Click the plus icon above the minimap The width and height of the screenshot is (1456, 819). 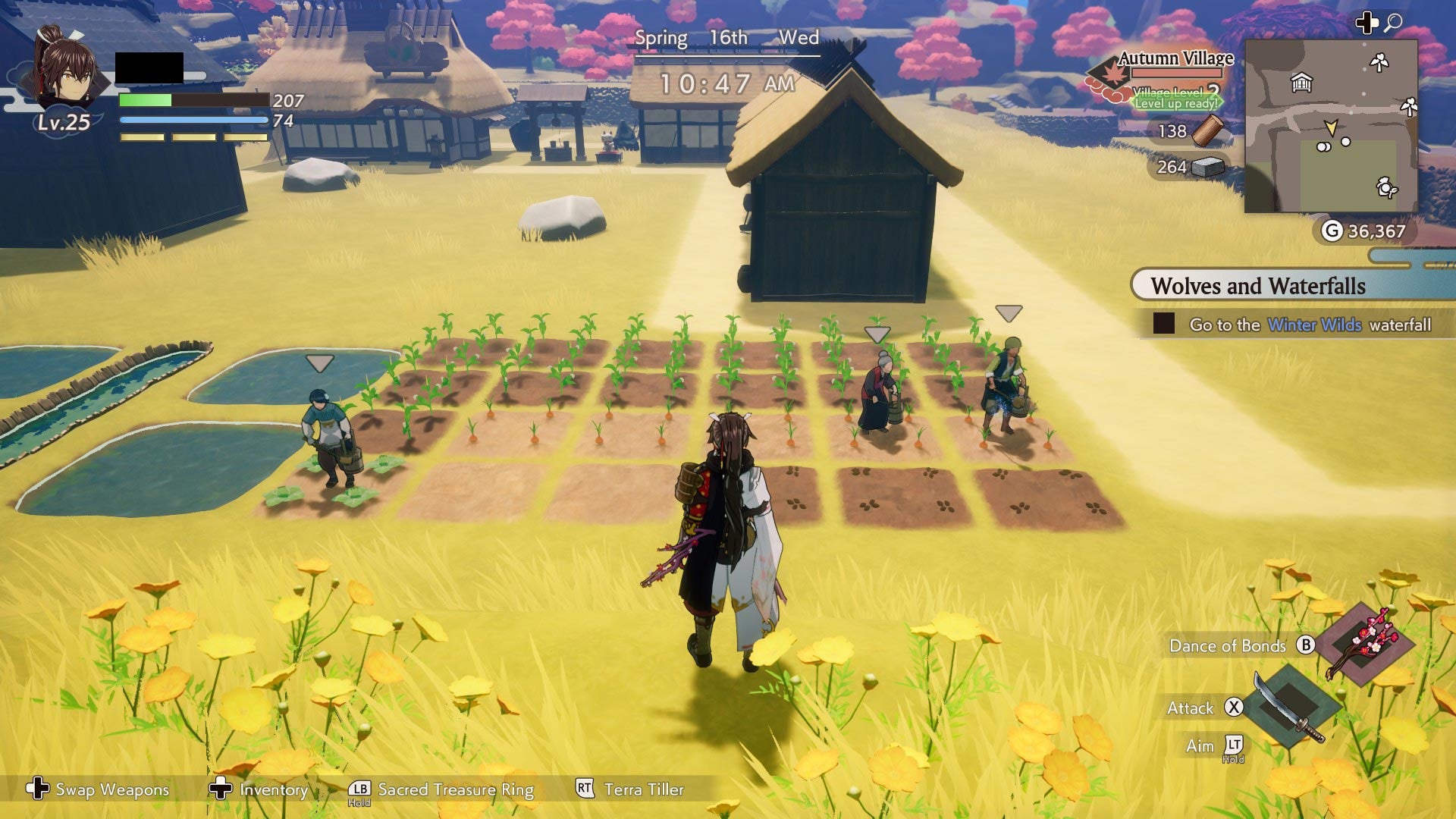coord(1366,24)
